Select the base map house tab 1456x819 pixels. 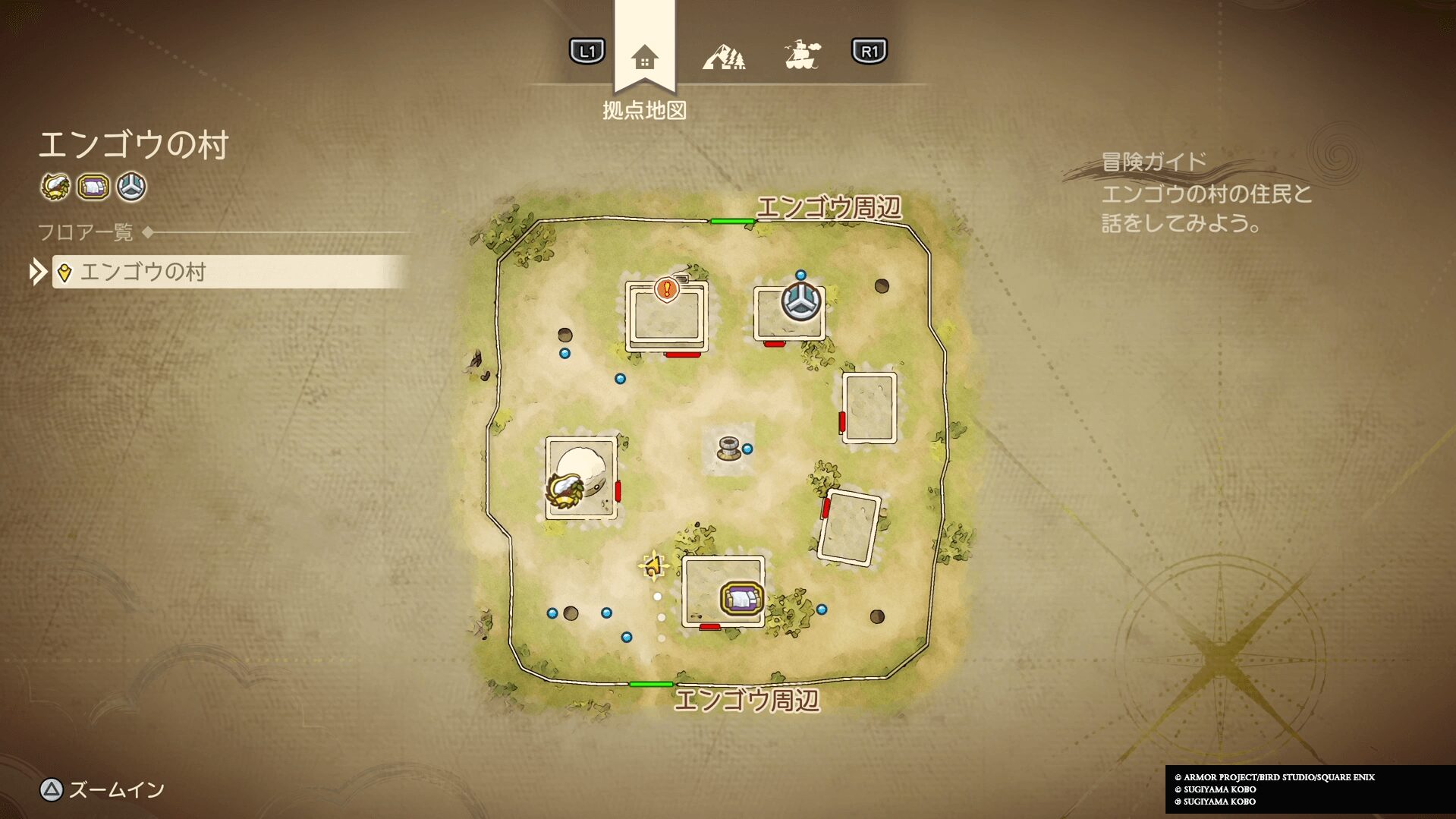point(644,57)
